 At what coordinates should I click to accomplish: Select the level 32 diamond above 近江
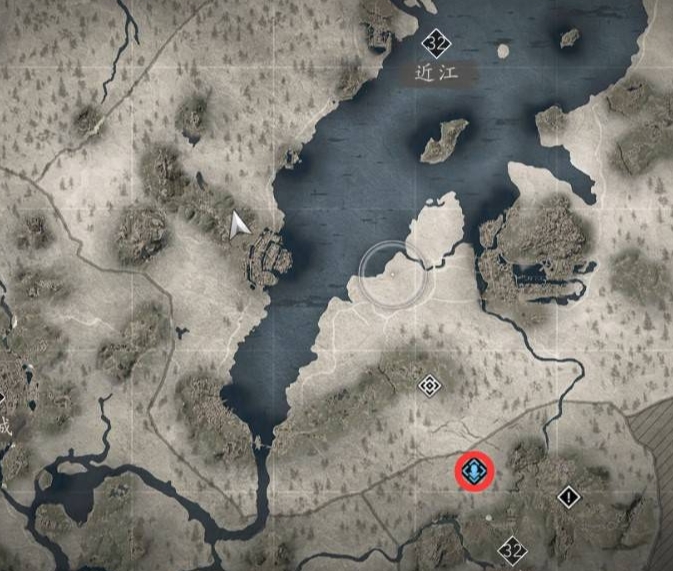pos(435,43)
